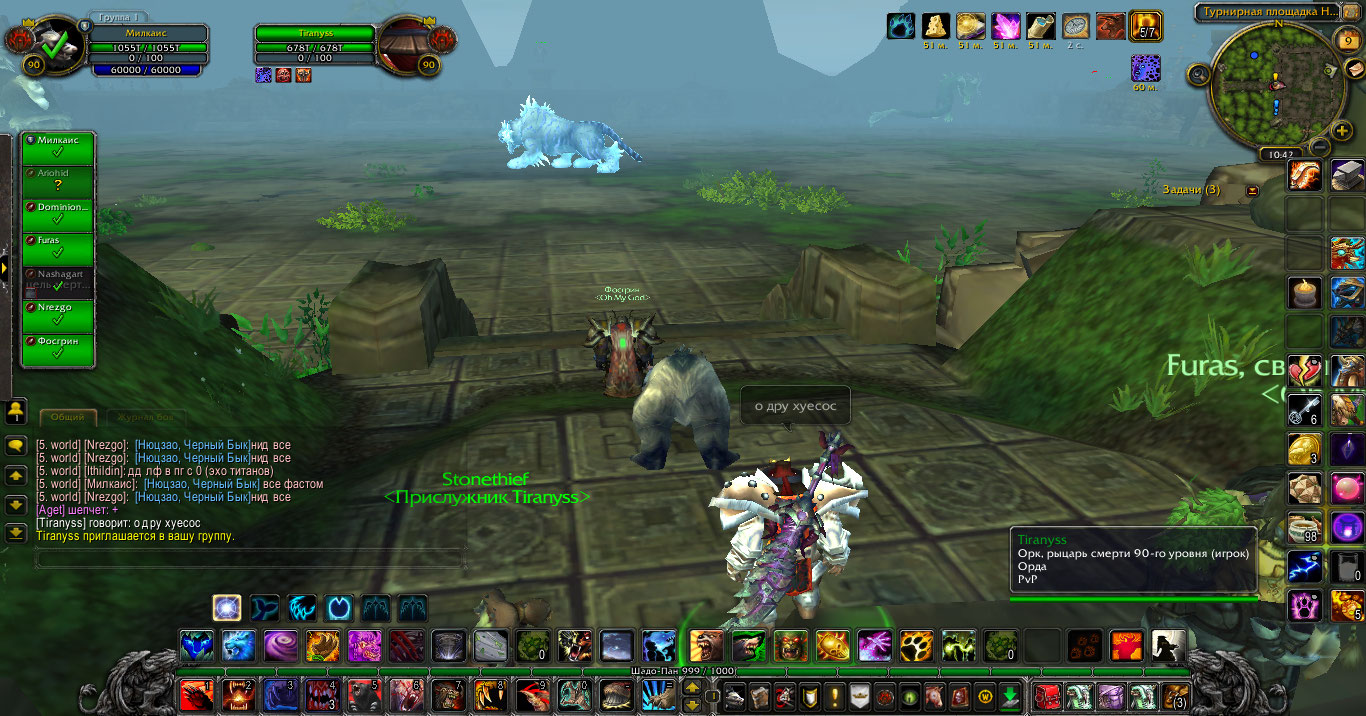Collapse the Задачи objectives tracker

(x=1252, y=190)
